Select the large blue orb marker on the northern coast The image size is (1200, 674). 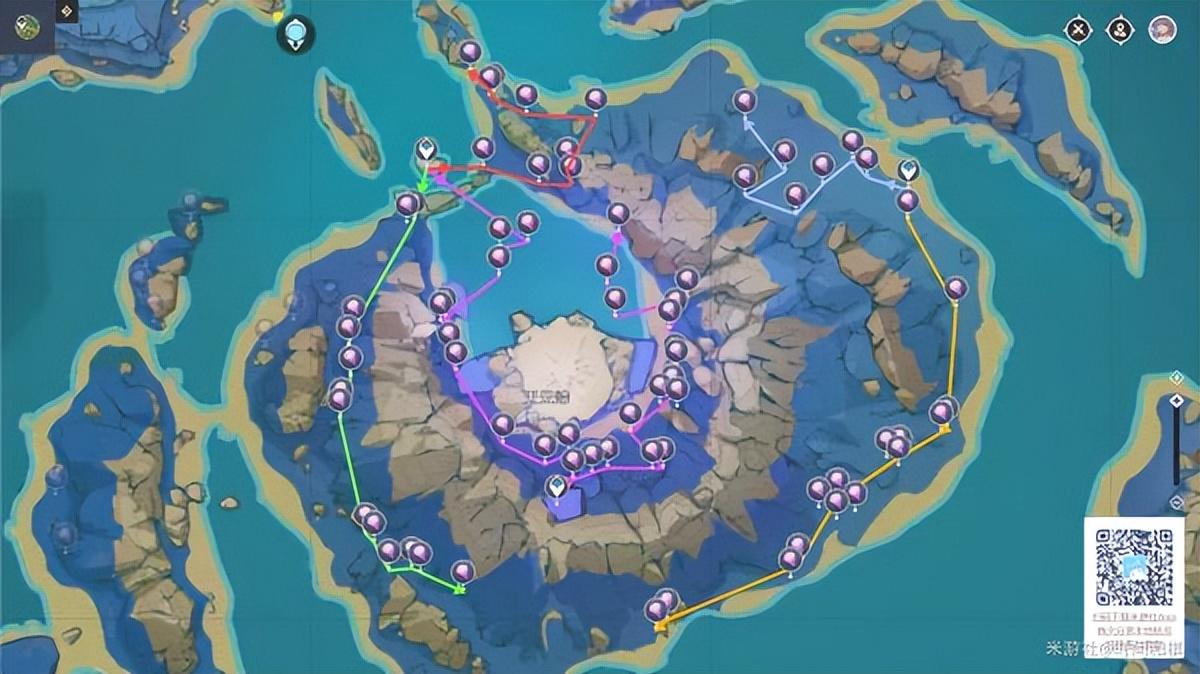pos(296,34)
